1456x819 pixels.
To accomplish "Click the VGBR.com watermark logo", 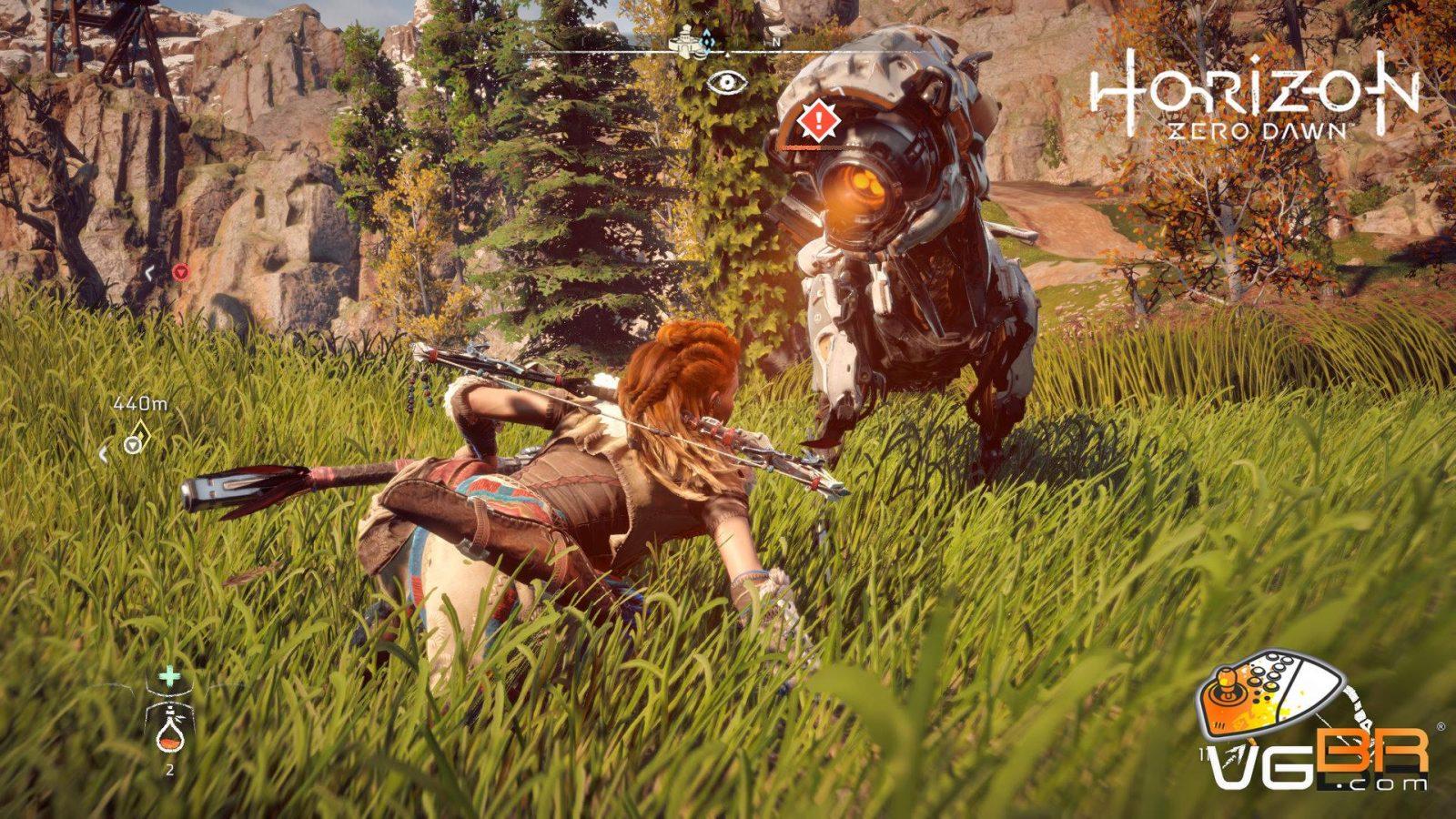I will tap(1315, 728).
